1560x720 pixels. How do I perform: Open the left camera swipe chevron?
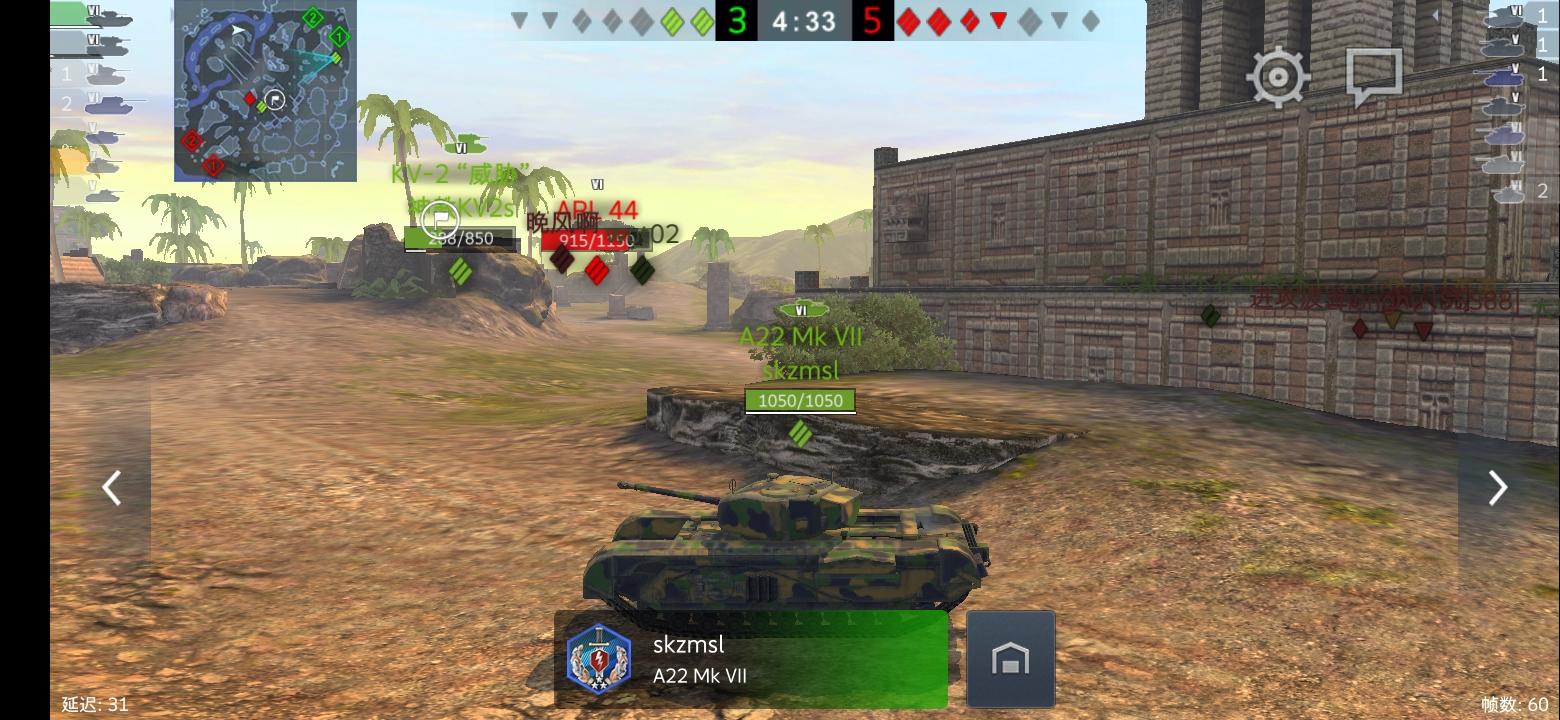click(x=111, y=487)
